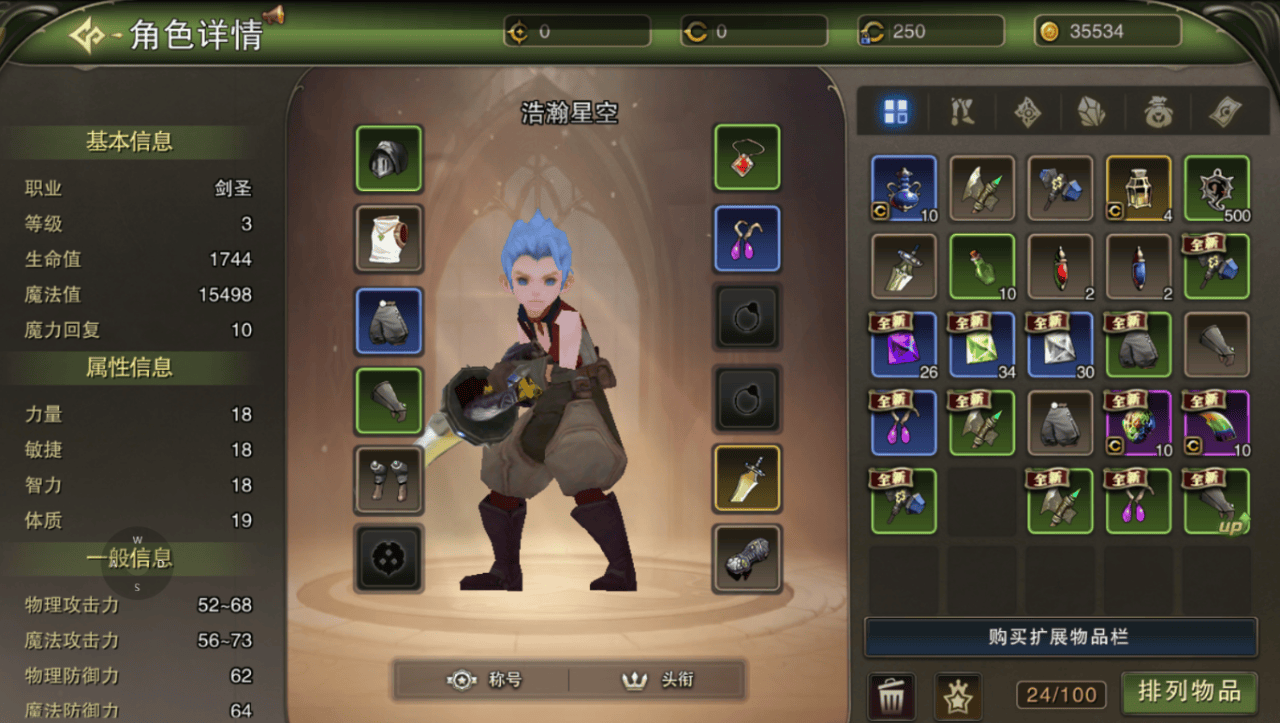Select the equipped purple earrings slot
Image resolution: width=1280 pixels, height=723 pixels.
[x=746, y=239]
